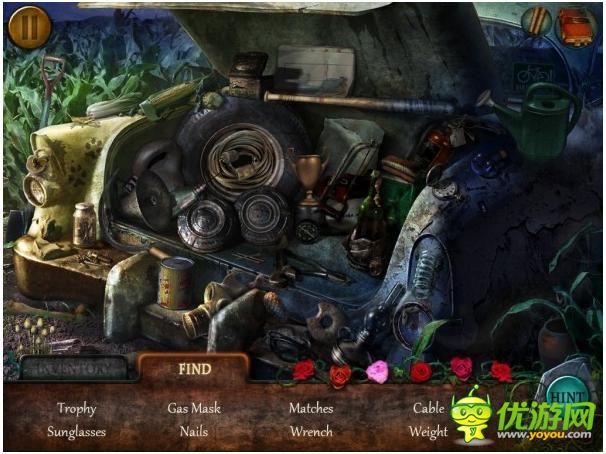Select Sunglasses in the find list
This screenshot has height=454, width=606.
(76, 432)
